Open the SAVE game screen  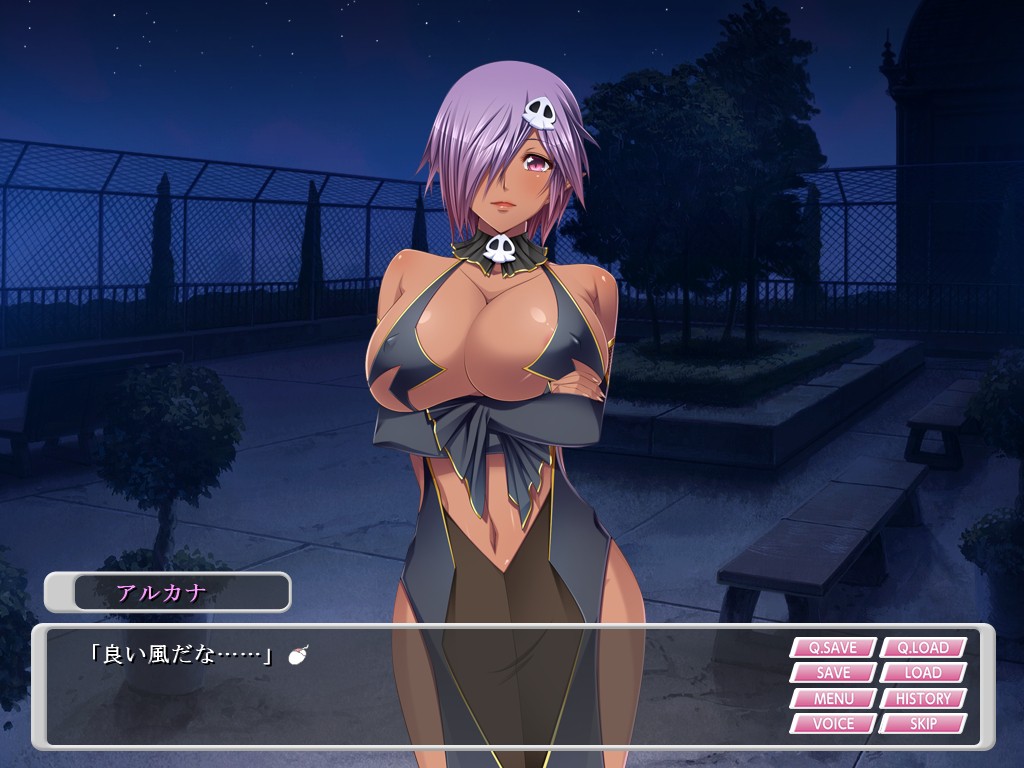click(x=833, y=673)
